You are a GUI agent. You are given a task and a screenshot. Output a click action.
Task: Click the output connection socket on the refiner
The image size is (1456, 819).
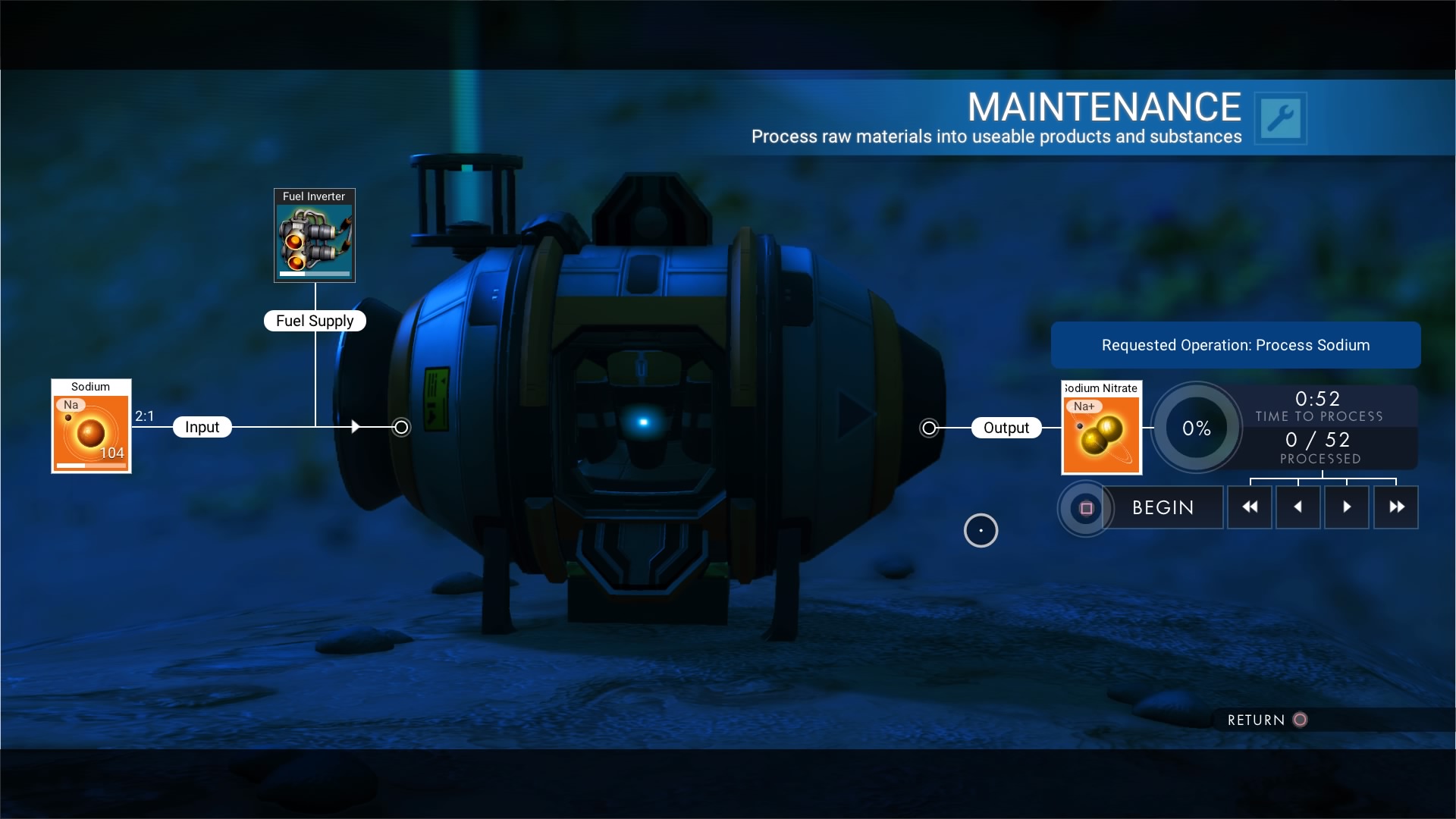pyautogui.click(x=929, y=427)
